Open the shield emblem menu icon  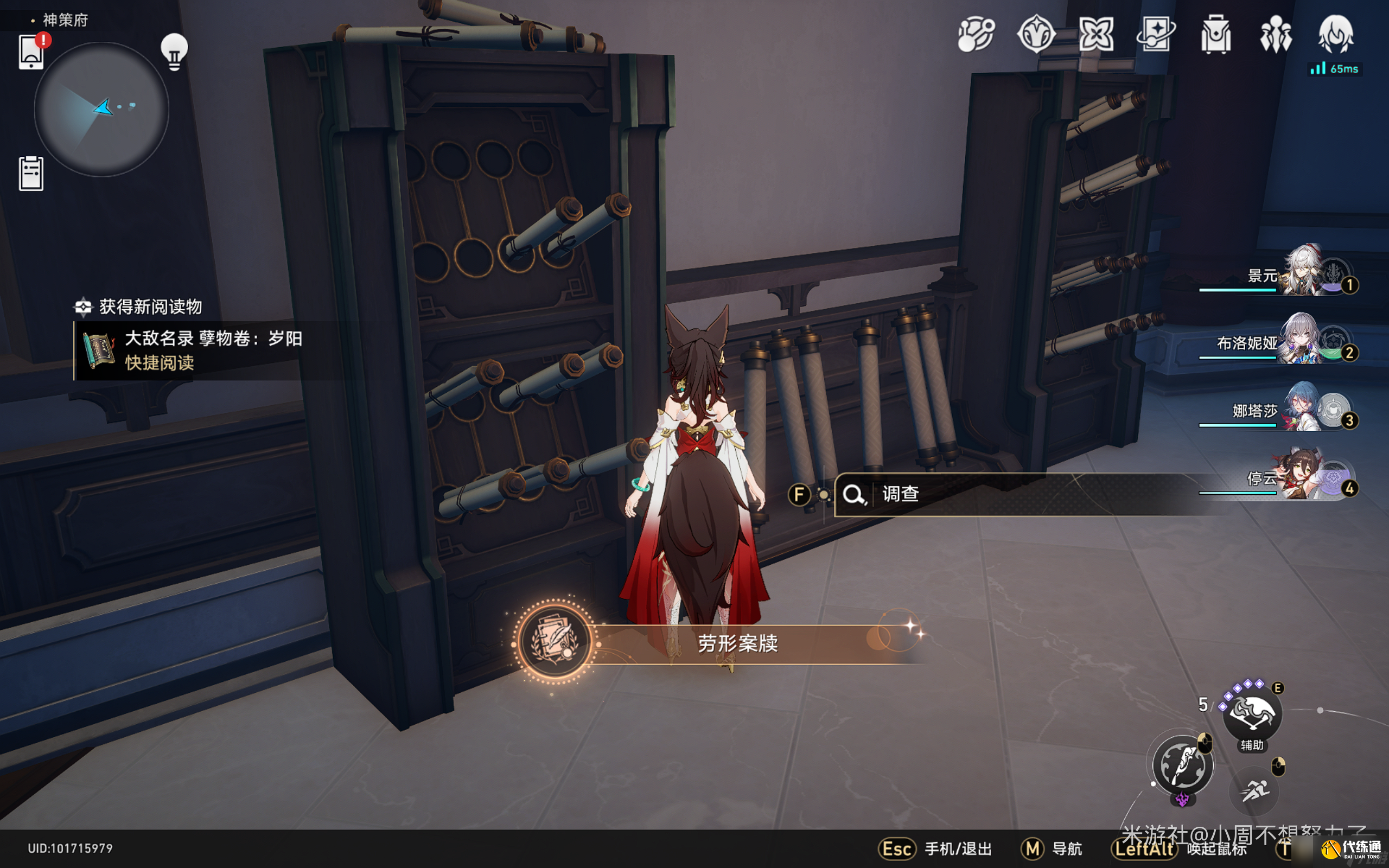[x=1036, y=34]
